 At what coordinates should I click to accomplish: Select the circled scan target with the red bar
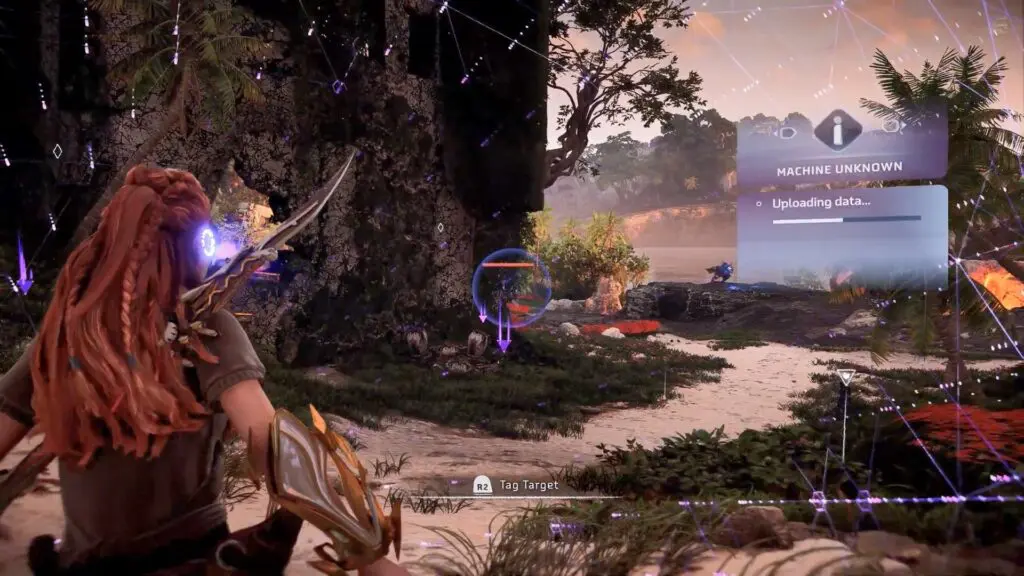coord(510,287)
